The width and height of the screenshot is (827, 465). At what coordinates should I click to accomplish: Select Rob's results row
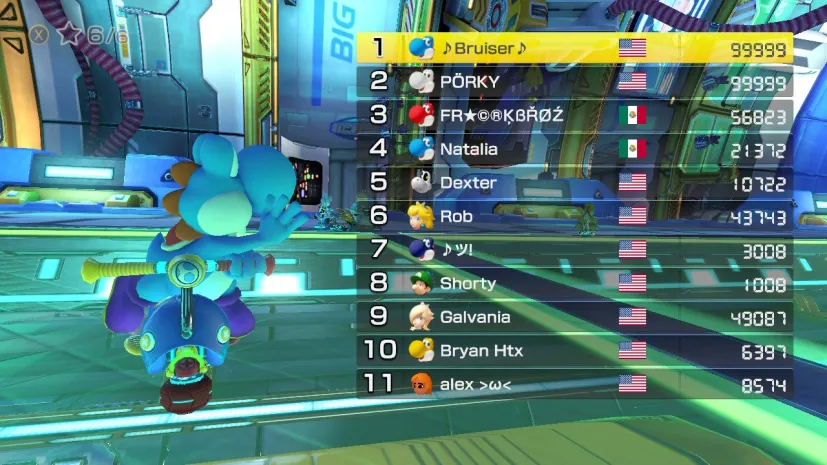pyautogui.click(x=575, y=216)
